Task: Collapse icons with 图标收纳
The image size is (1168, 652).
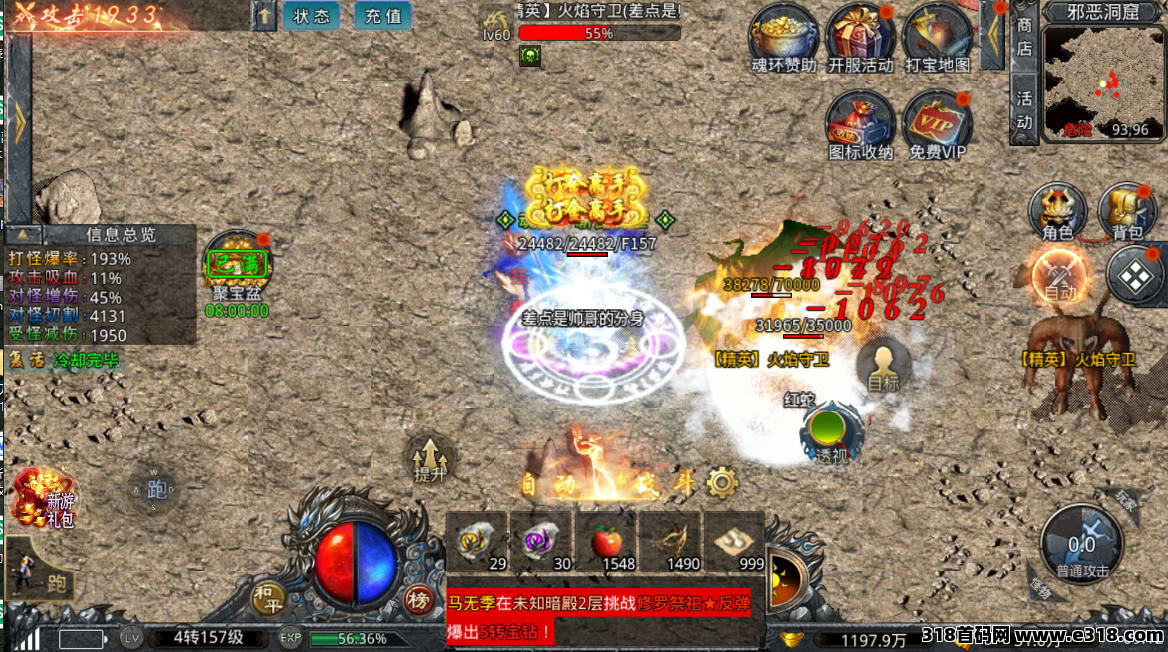Action: (x=860, y=124)
